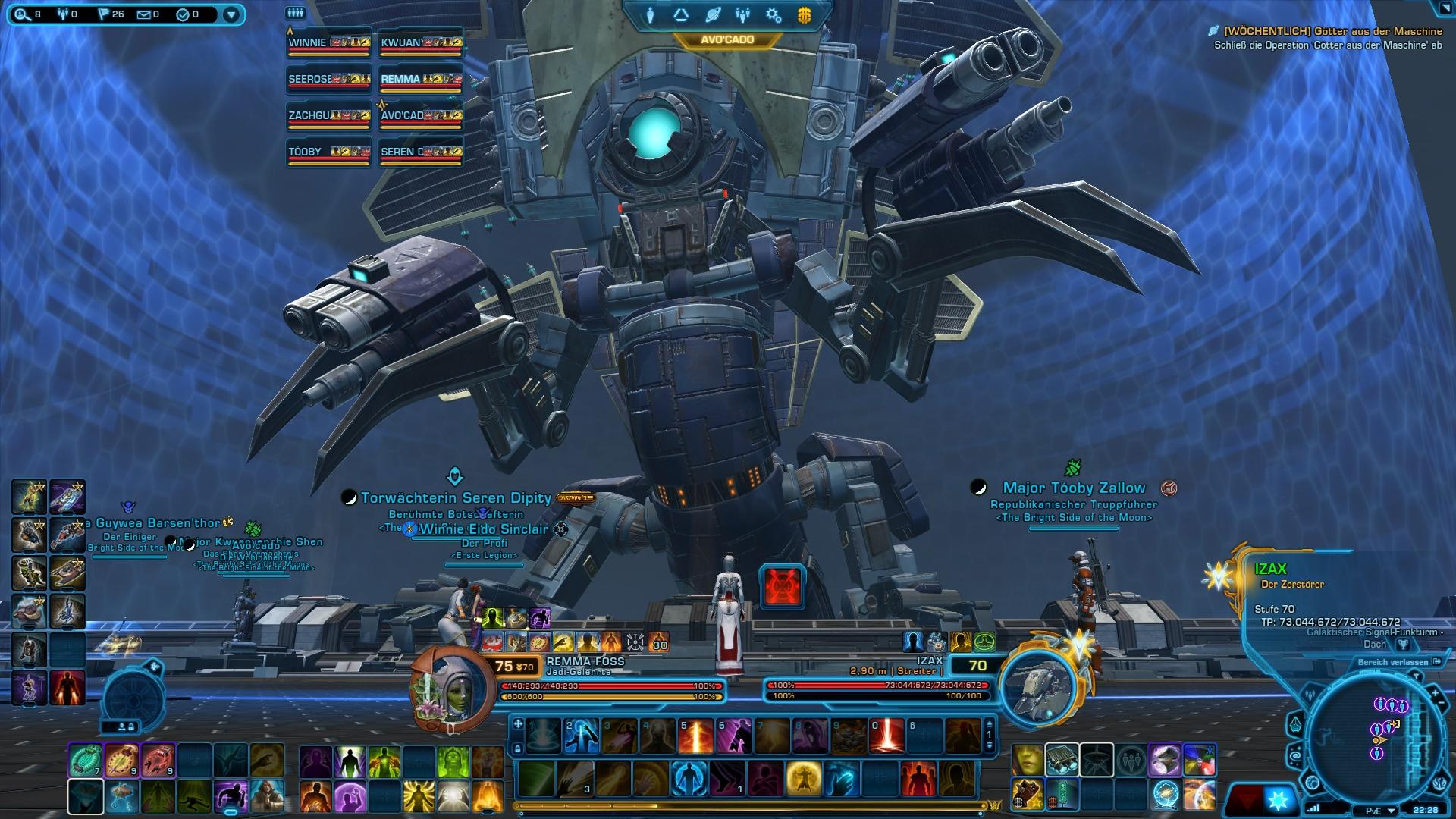Image resolution: width=1456 pixels, height=819 pixels.
Task: Open the mail envelope icon showing 0
Action: (144, 14)
